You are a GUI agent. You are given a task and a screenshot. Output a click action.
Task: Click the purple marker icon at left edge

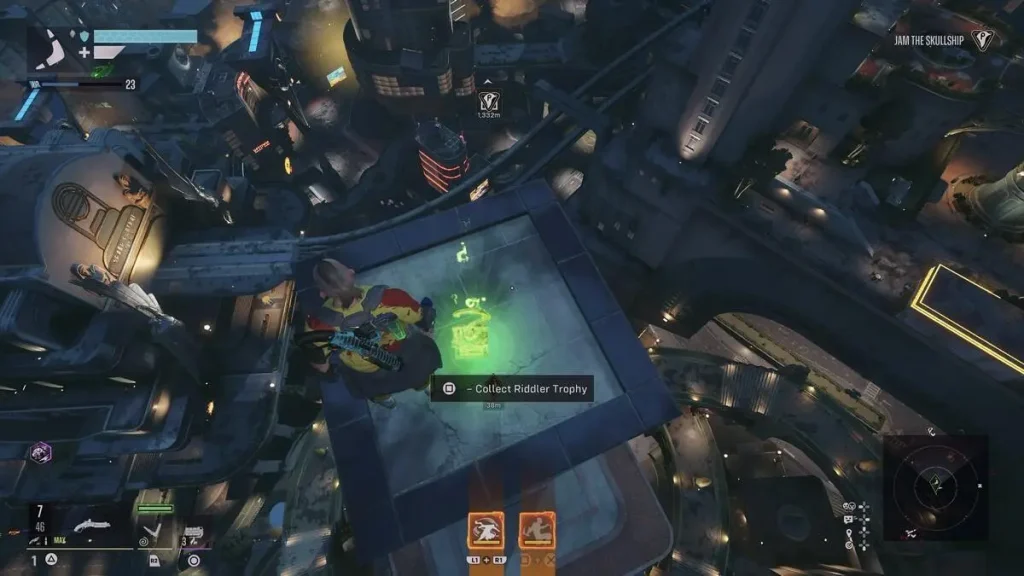[41, 451]
